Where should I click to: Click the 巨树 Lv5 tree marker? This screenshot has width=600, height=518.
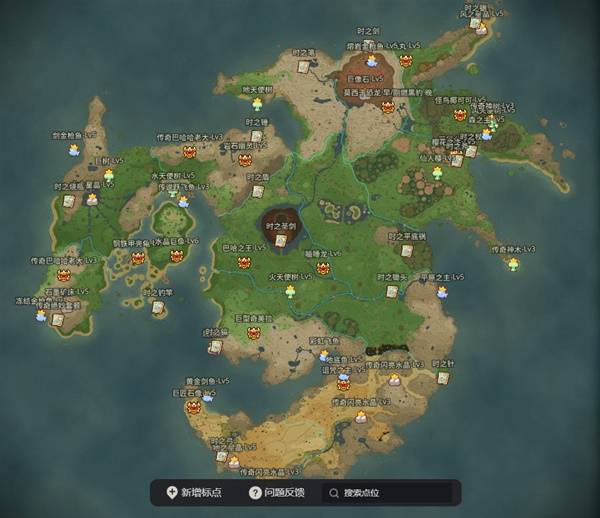[x=108, y=174]
